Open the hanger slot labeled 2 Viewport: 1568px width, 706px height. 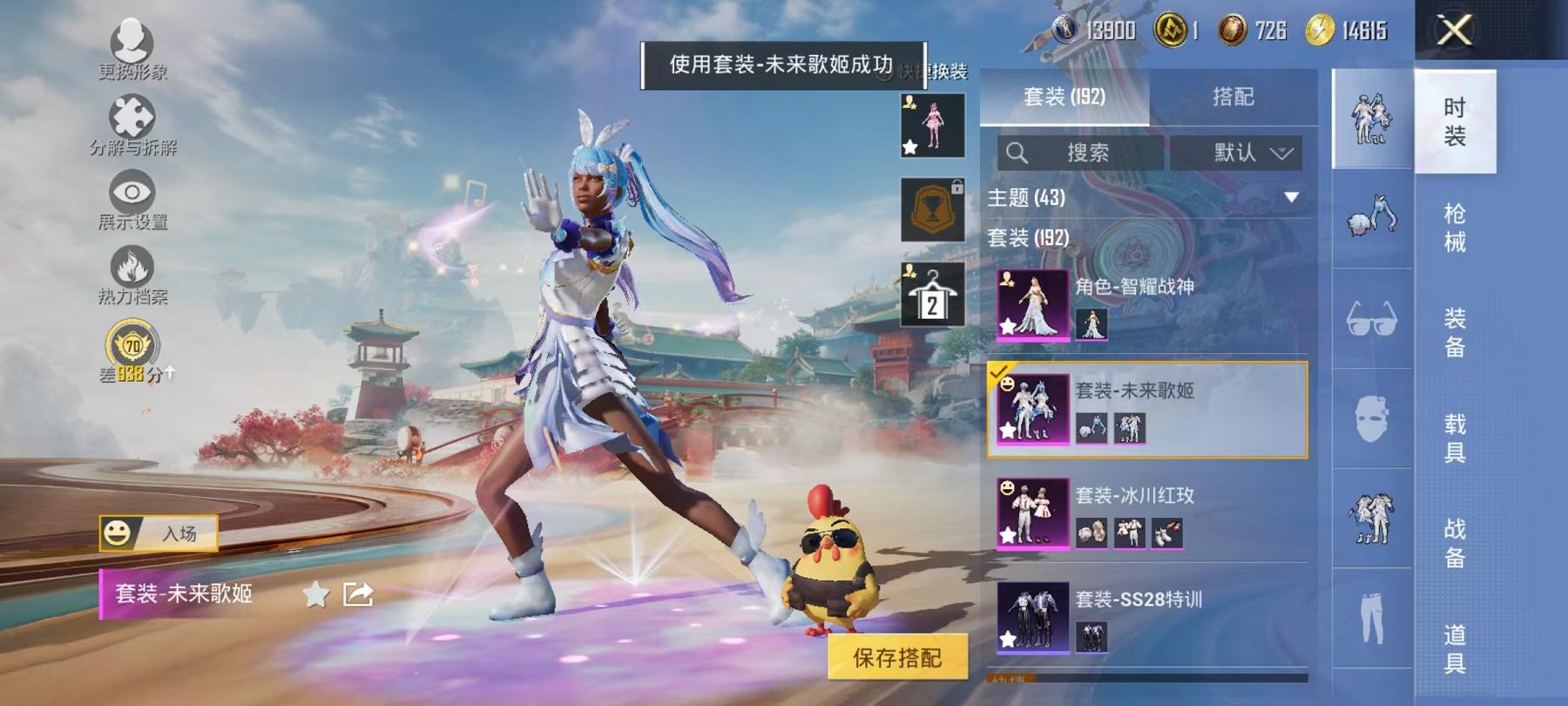pos(931,295)
